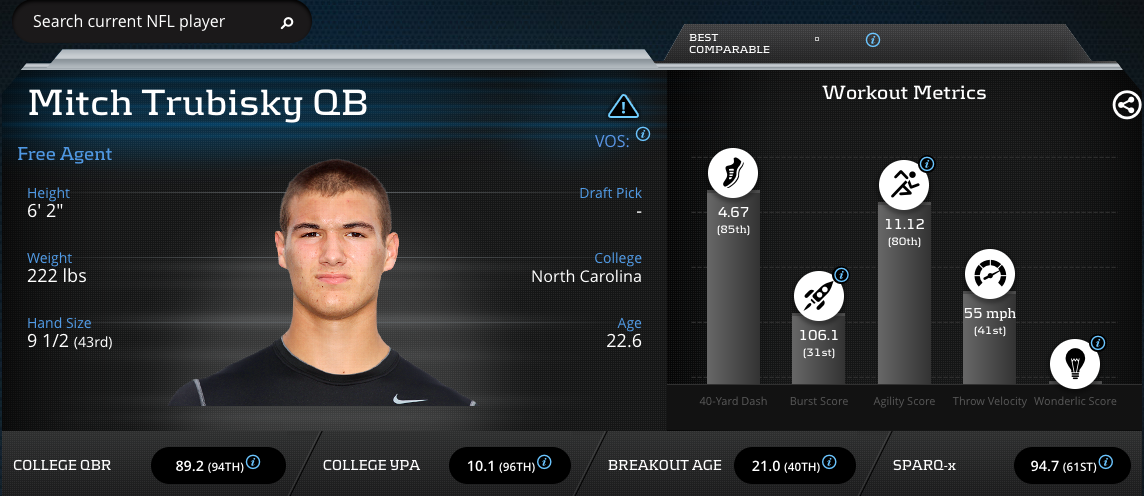
Task: Show info for Agility Score
Action: [x=927, y=164]
